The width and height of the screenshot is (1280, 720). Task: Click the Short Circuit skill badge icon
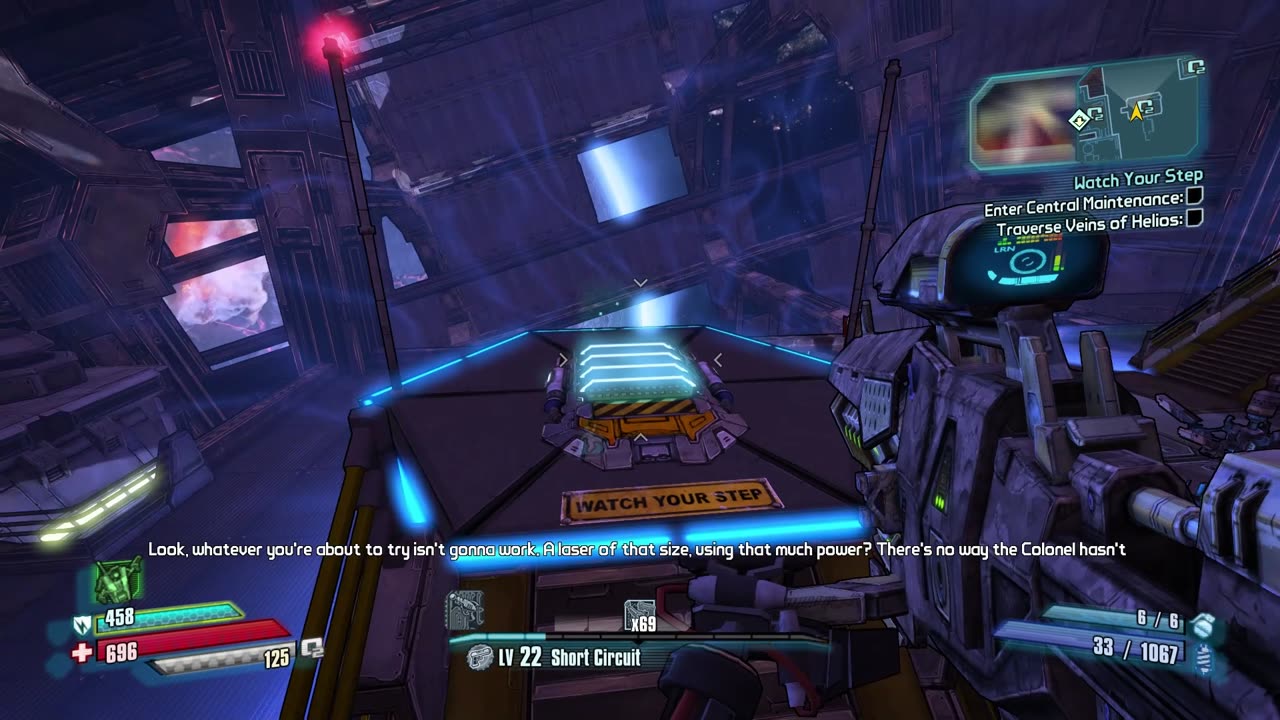point(481,658)
